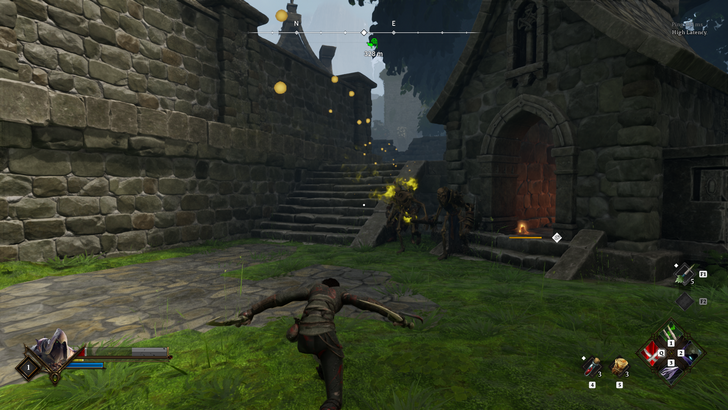Activate the purple slash ability in slot 3
The image size is (728, 410).
click(x=671, y=369)
